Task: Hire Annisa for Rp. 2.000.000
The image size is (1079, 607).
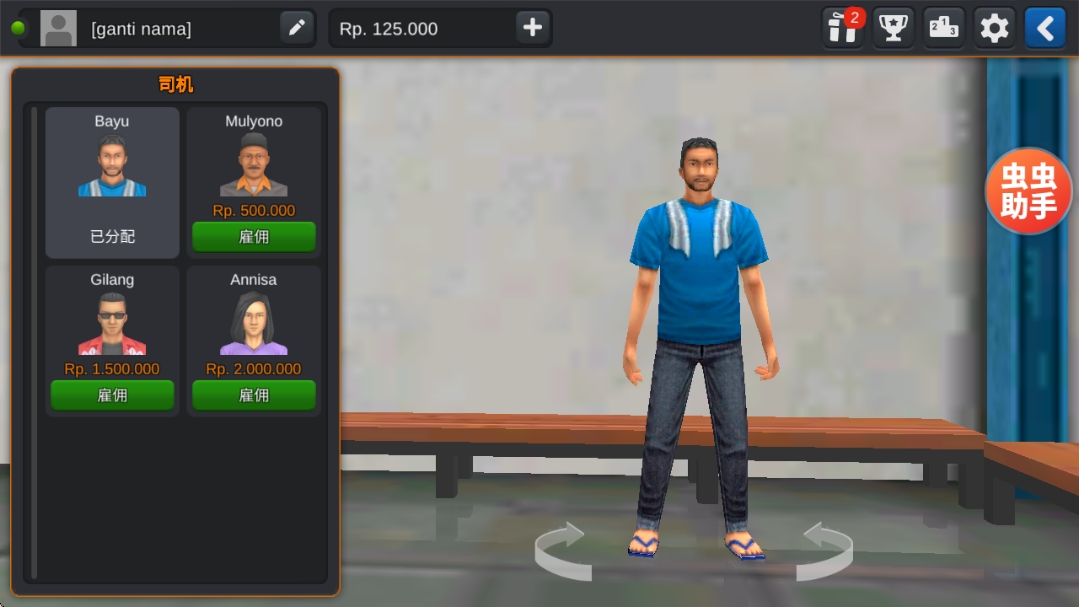Action: coord(254,395)
